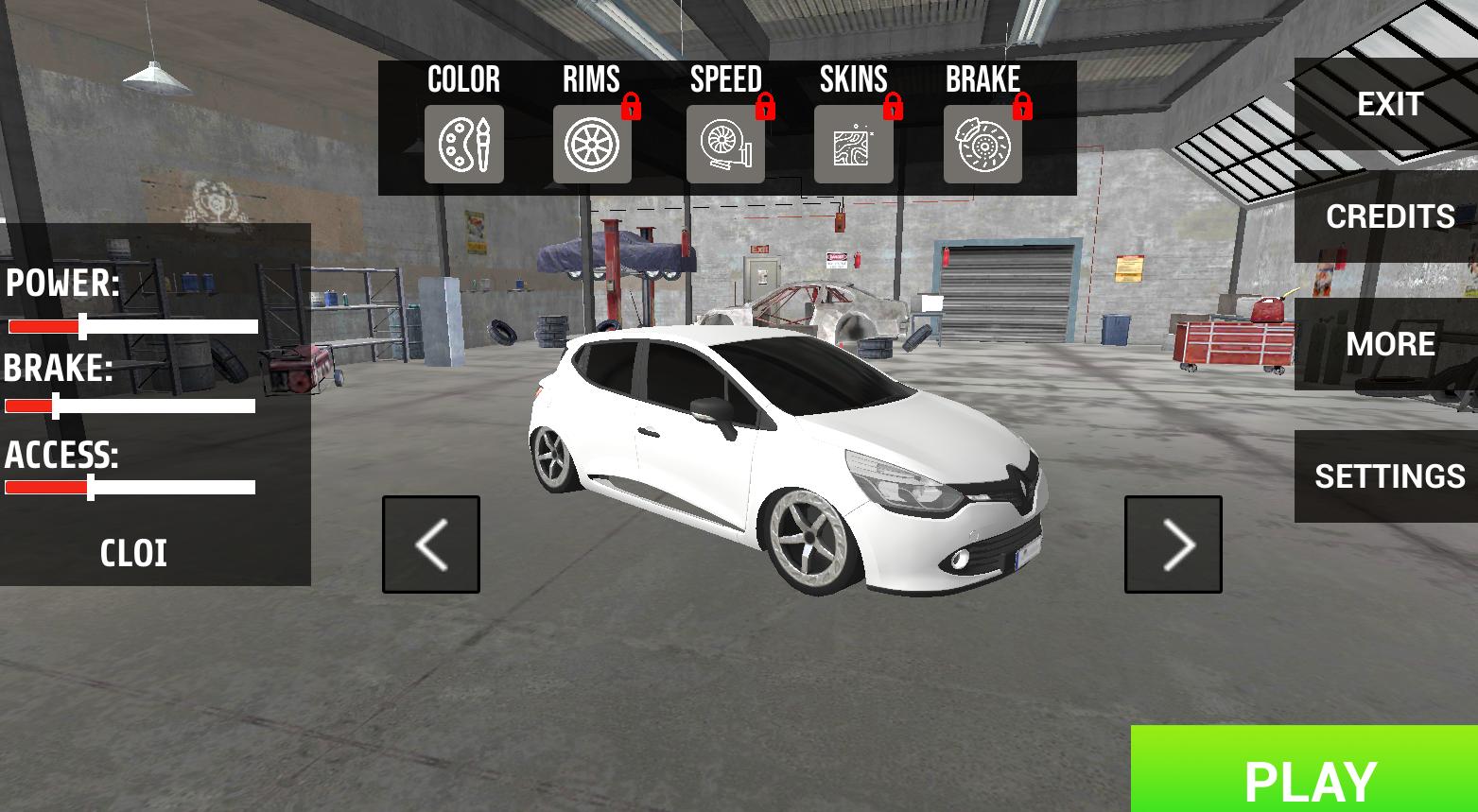1478x812 pixels.
Task: Open the More menu
Action: (1389, 344)
